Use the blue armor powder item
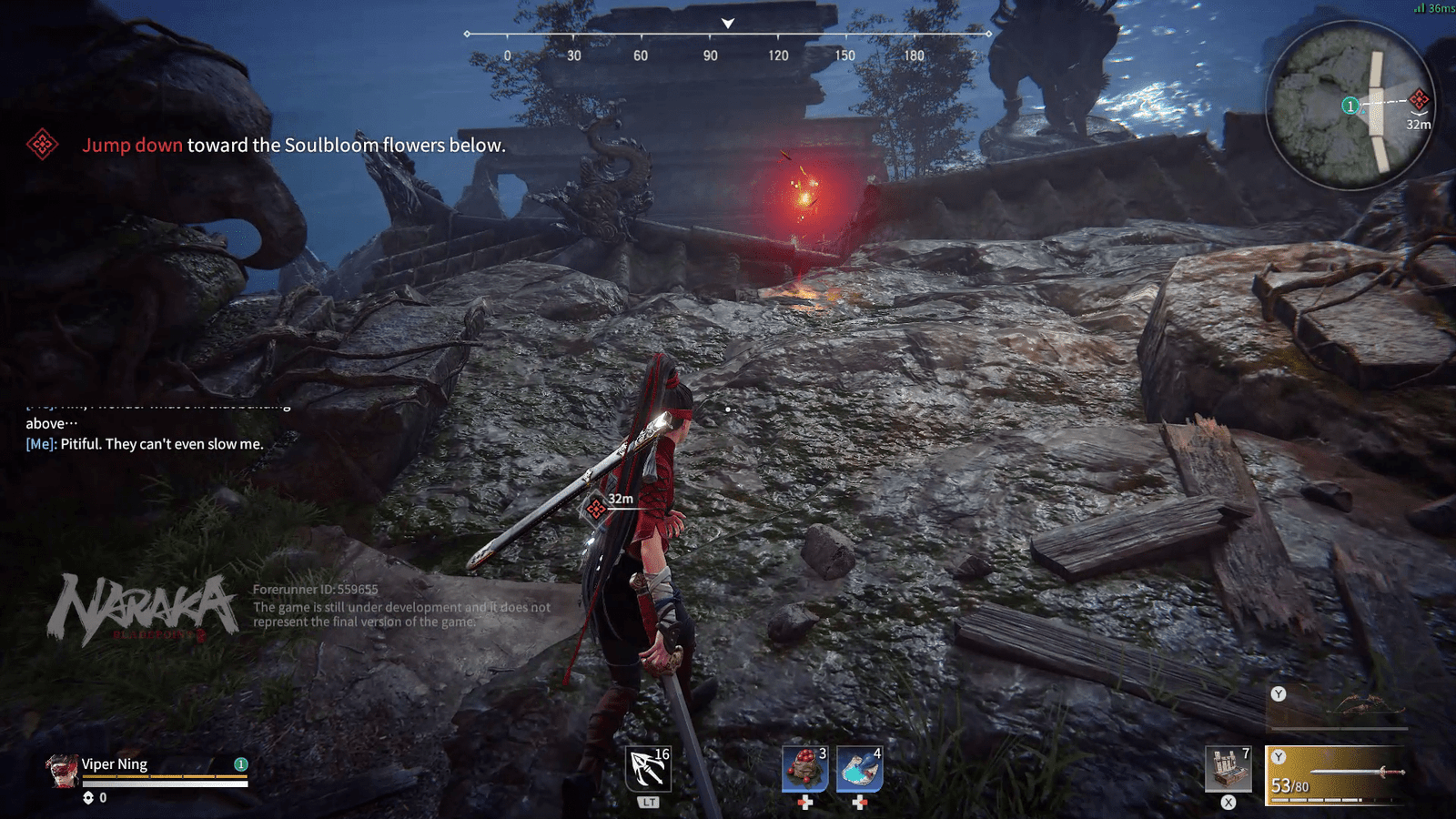 coord(859,769)
